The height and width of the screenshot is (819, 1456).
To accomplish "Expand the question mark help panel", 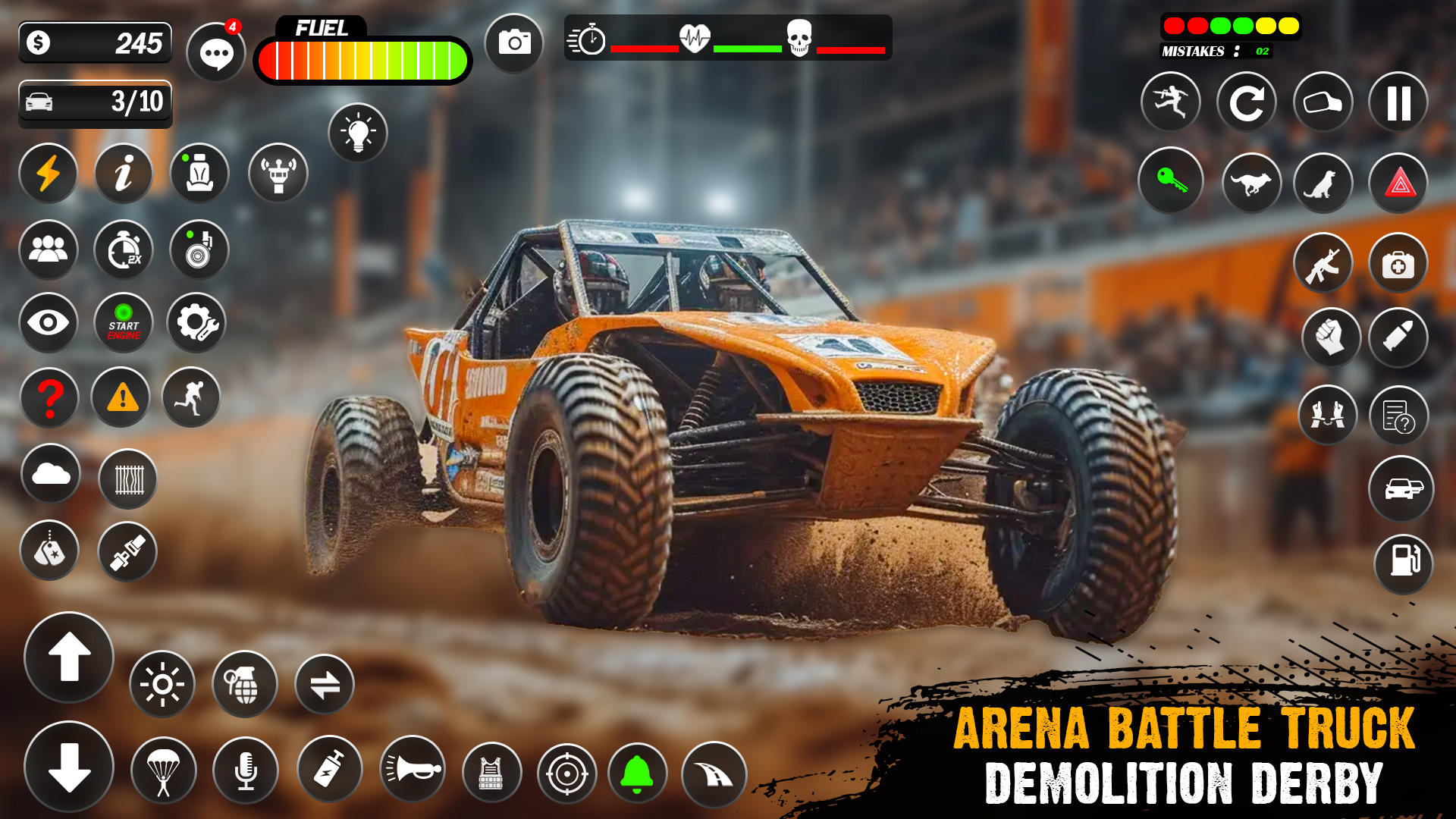I will [x=49, y=397].
